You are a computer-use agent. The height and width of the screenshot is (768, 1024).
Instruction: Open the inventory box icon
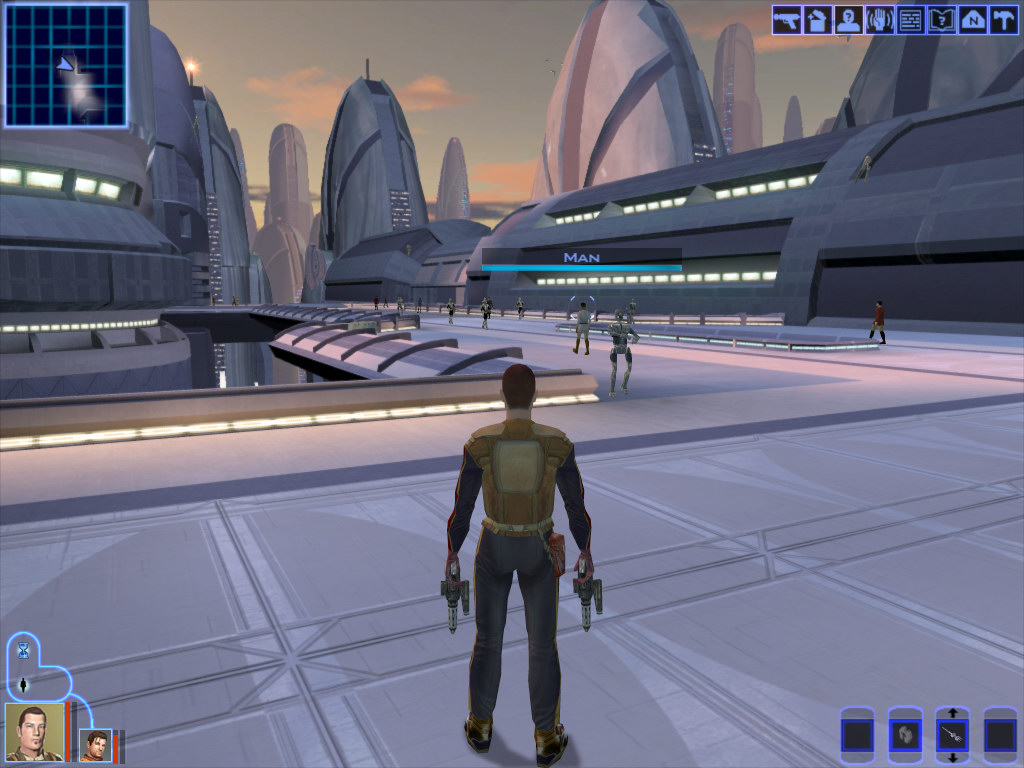817,20
